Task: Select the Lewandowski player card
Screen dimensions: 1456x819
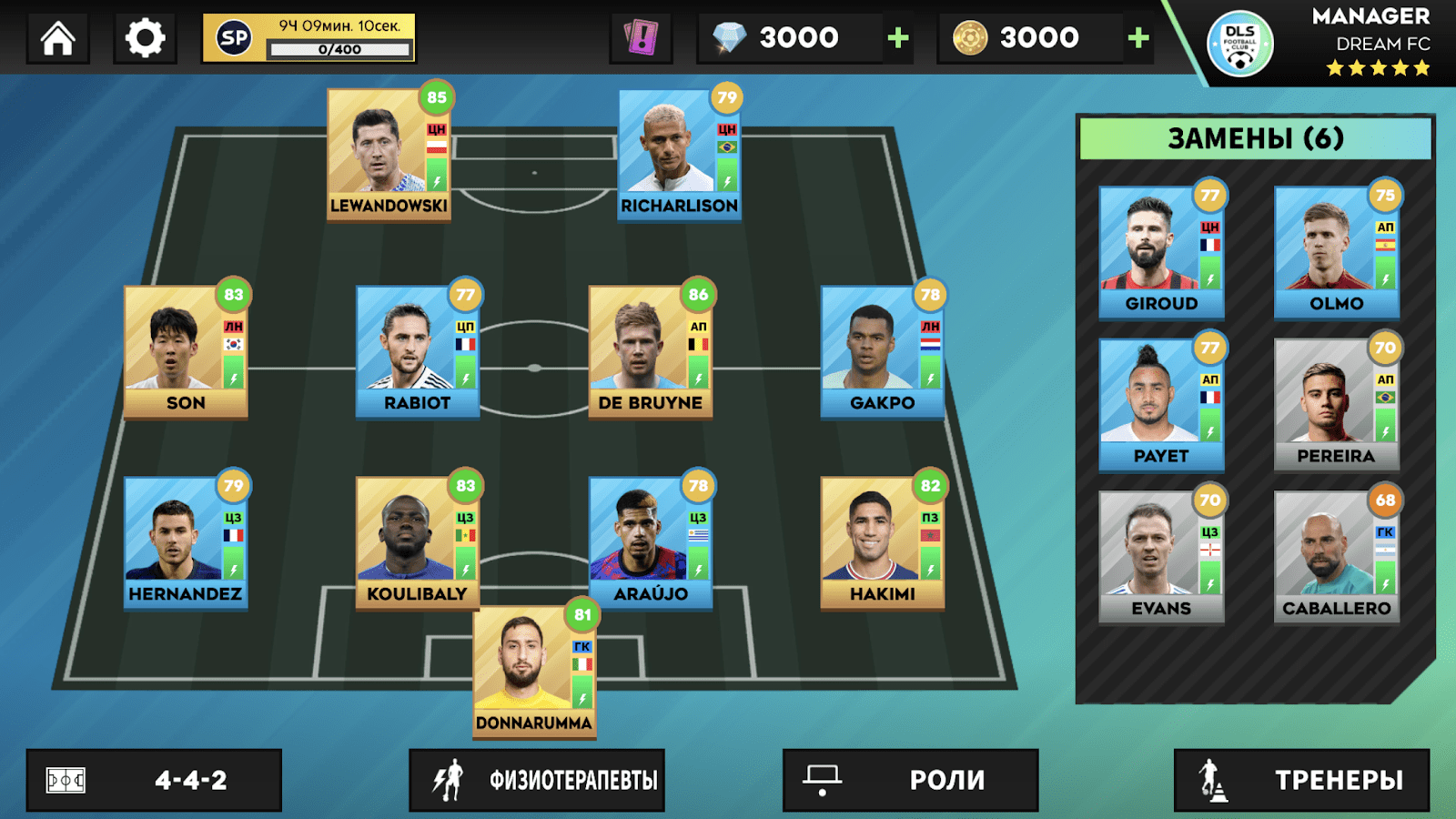Action: [385, 155]
